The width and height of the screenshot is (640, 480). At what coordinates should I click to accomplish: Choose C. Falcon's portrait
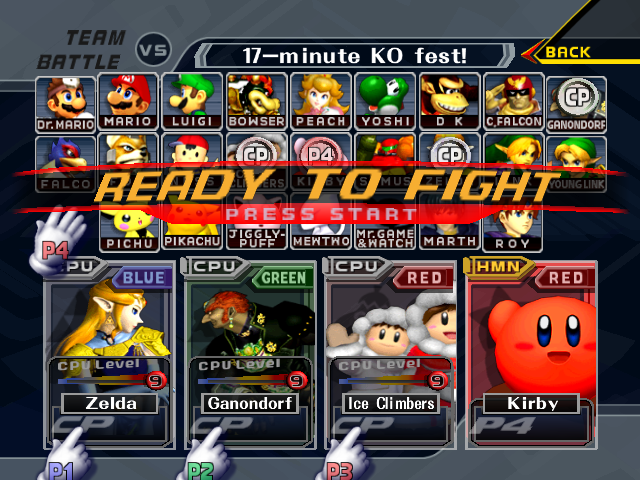click(513, 102)
